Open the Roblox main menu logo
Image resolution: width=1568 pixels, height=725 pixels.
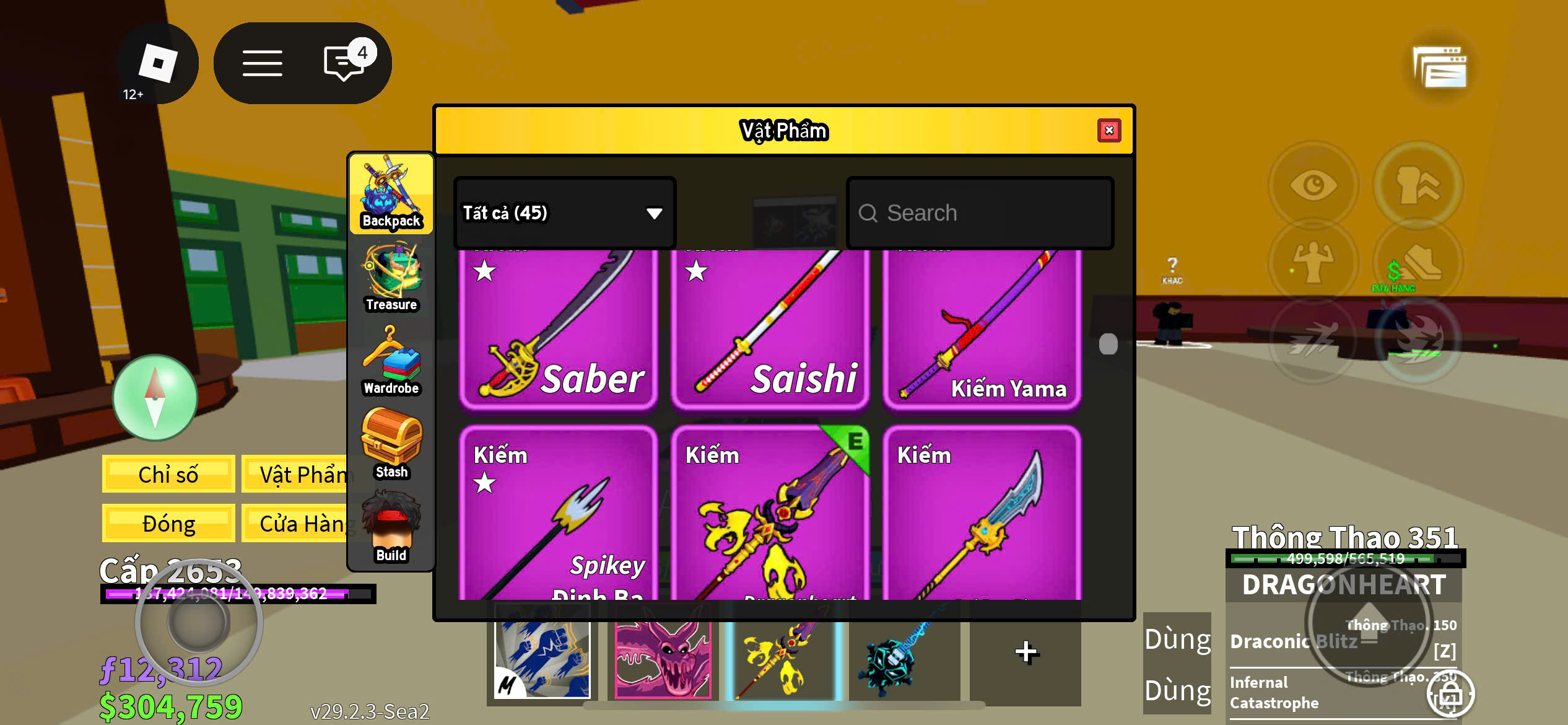157,63
